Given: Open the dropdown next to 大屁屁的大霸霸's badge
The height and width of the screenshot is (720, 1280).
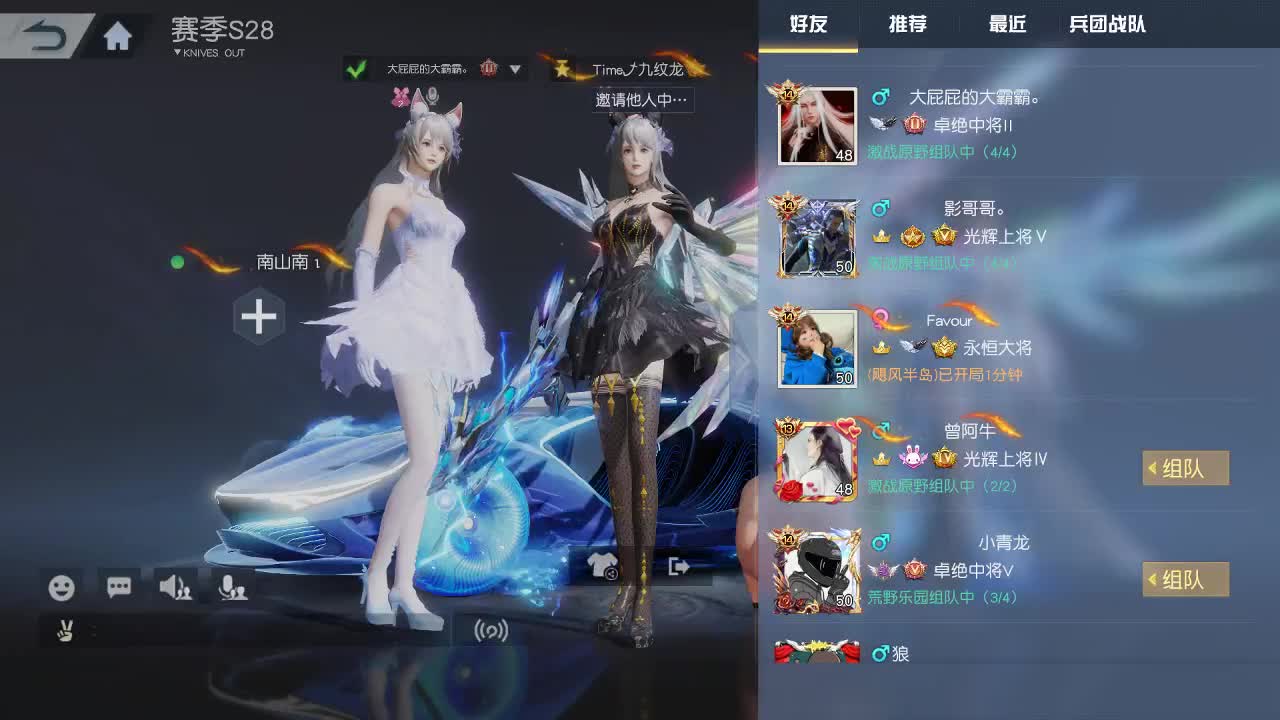Looking at the screenshot, I should [516, 70].
